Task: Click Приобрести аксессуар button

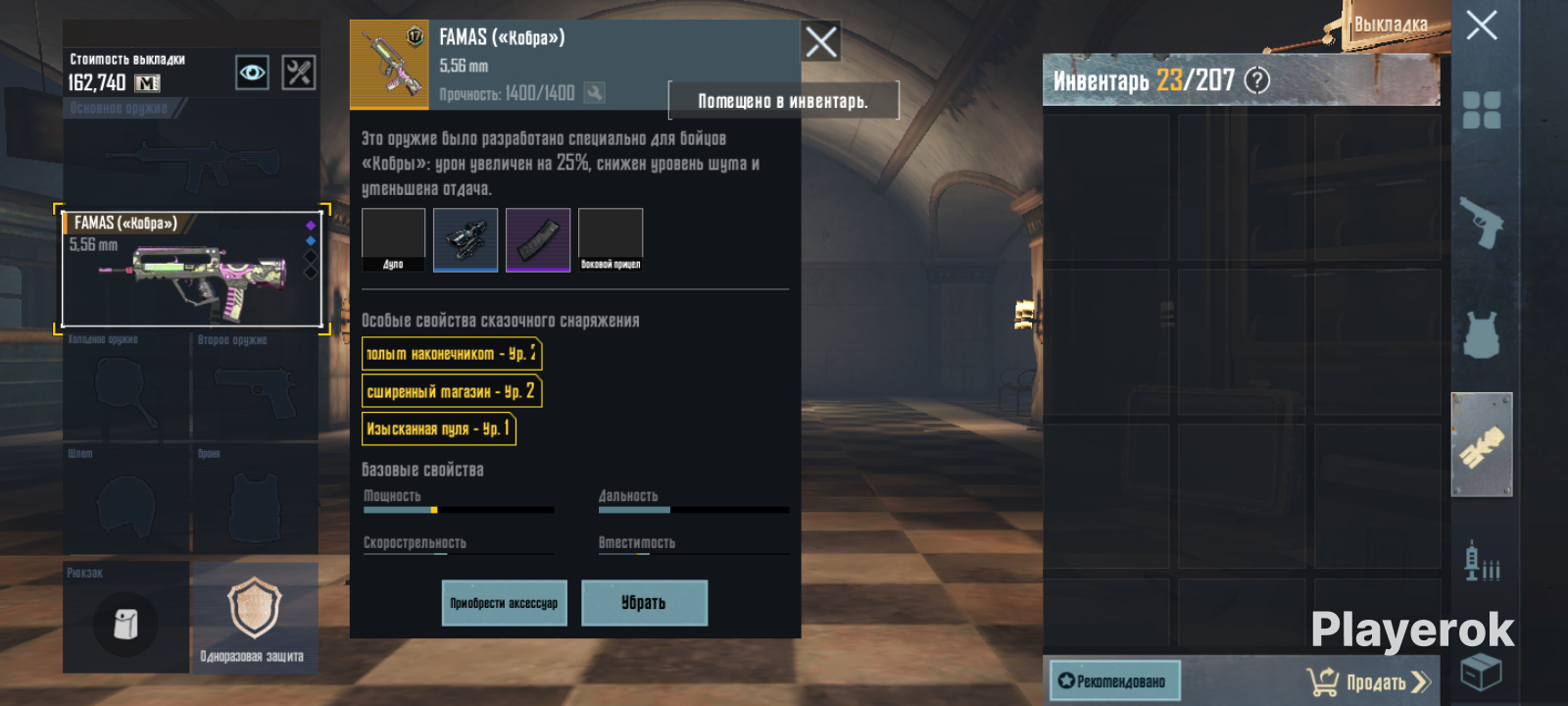Action: tap(504, 603)
